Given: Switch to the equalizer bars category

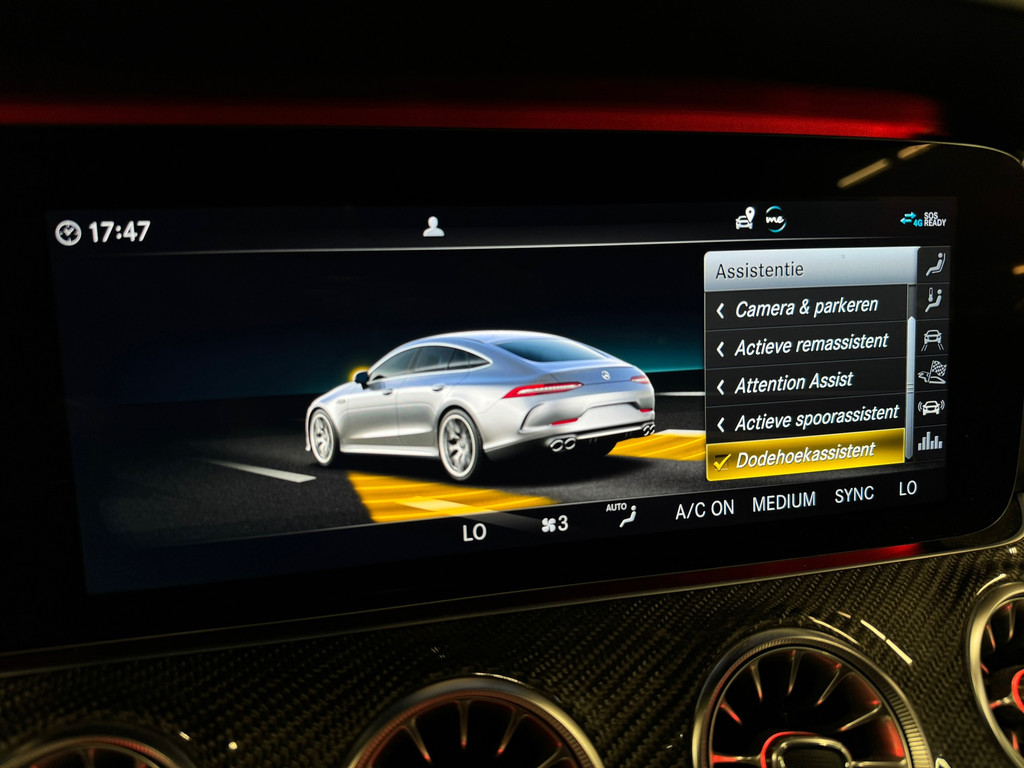Looking at the screenshot, I should (931, 441).
